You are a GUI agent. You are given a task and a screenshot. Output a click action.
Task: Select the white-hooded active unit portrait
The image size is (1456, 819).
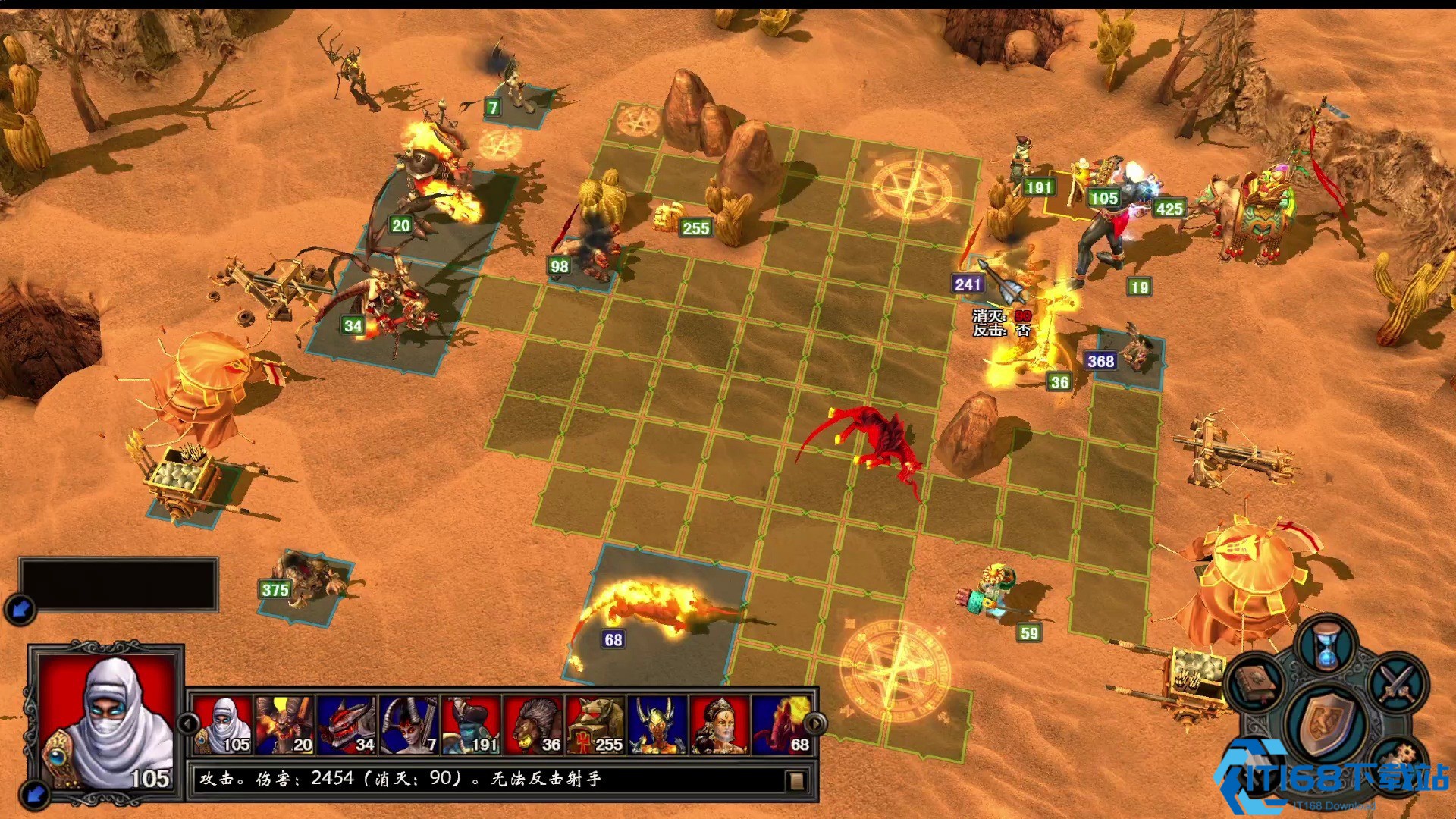(x=106, y=722)
